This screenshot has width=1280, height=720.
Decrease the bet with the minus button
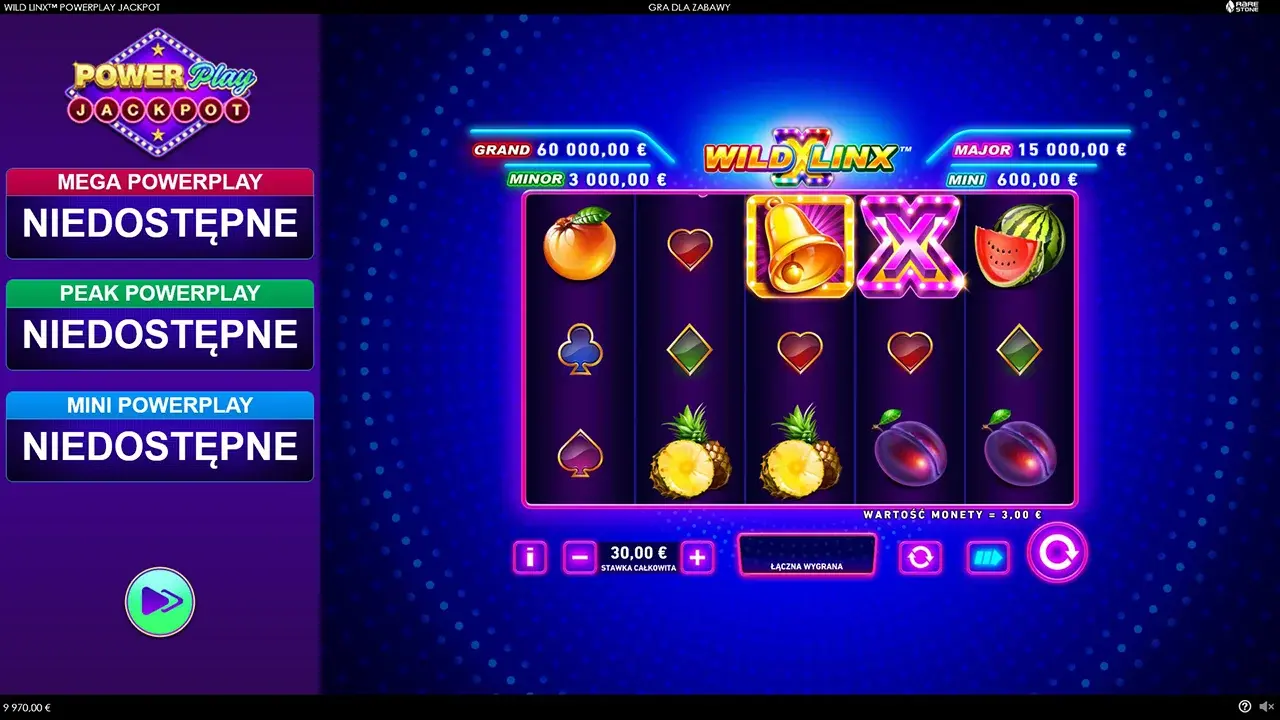[x=578, y=557]
